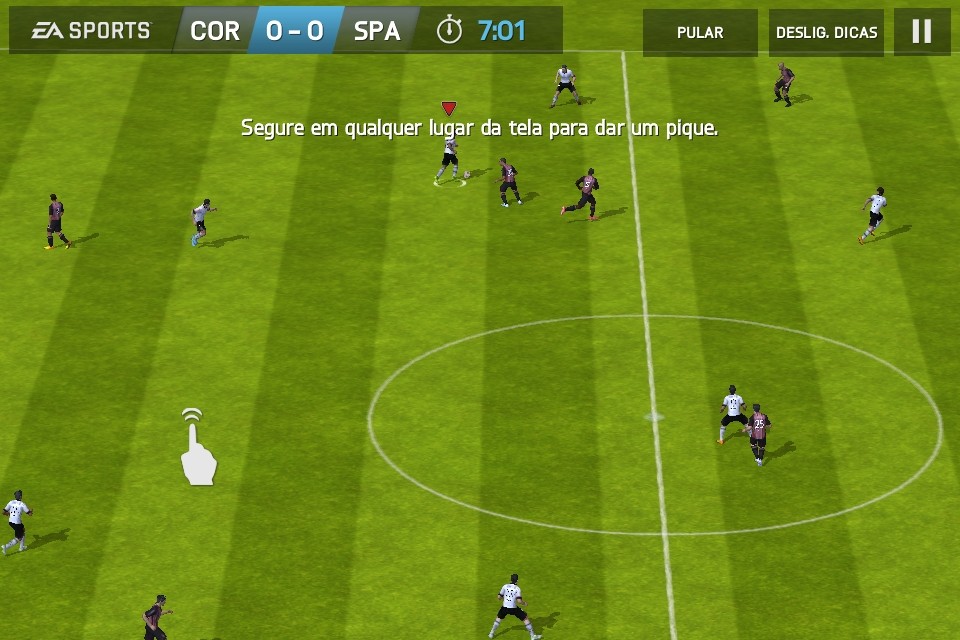
Task: Turn off hints via DESLIG. DICAS
Action: 826,32
